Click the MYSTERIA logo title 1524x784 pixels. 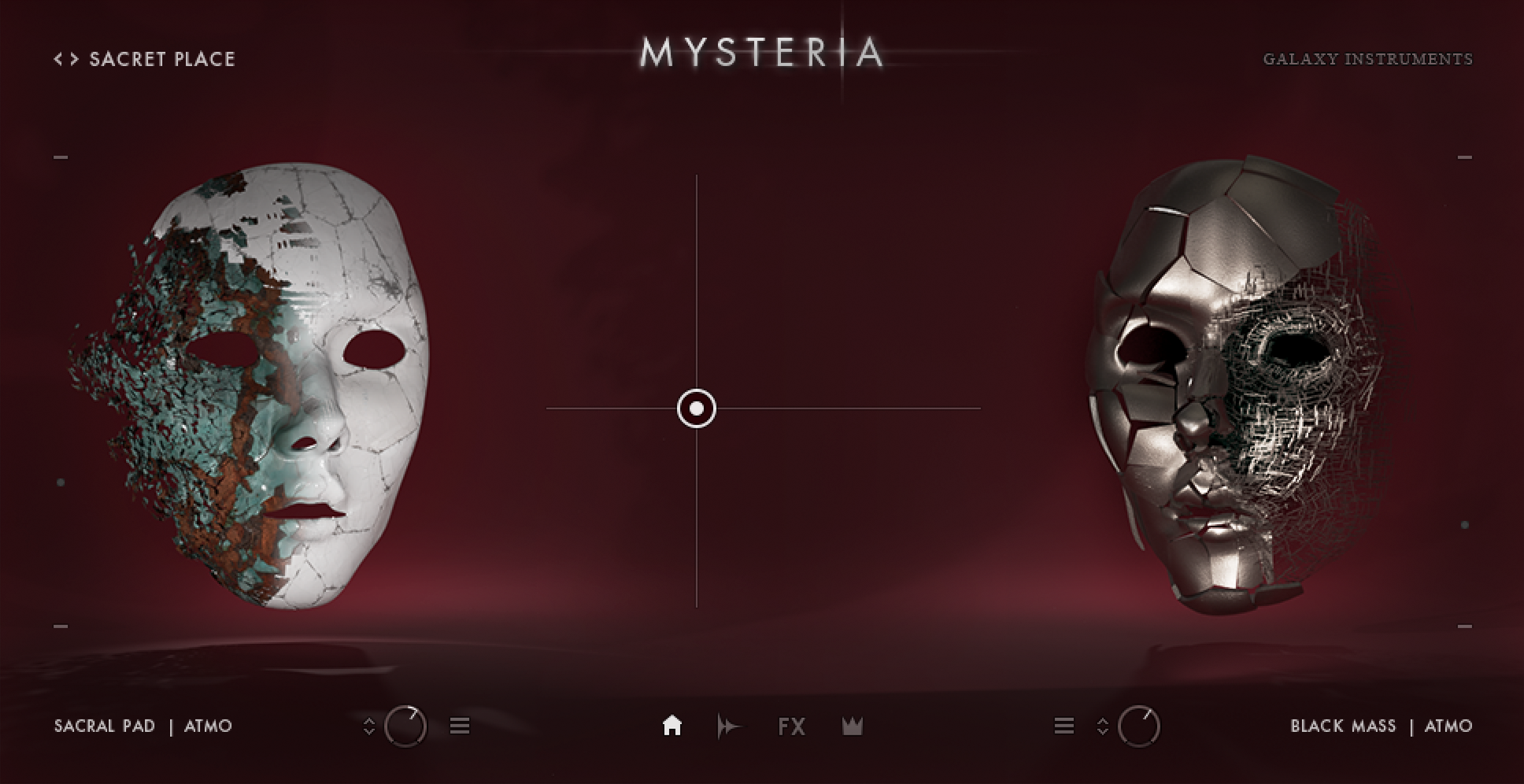click(x=760, y=52)
